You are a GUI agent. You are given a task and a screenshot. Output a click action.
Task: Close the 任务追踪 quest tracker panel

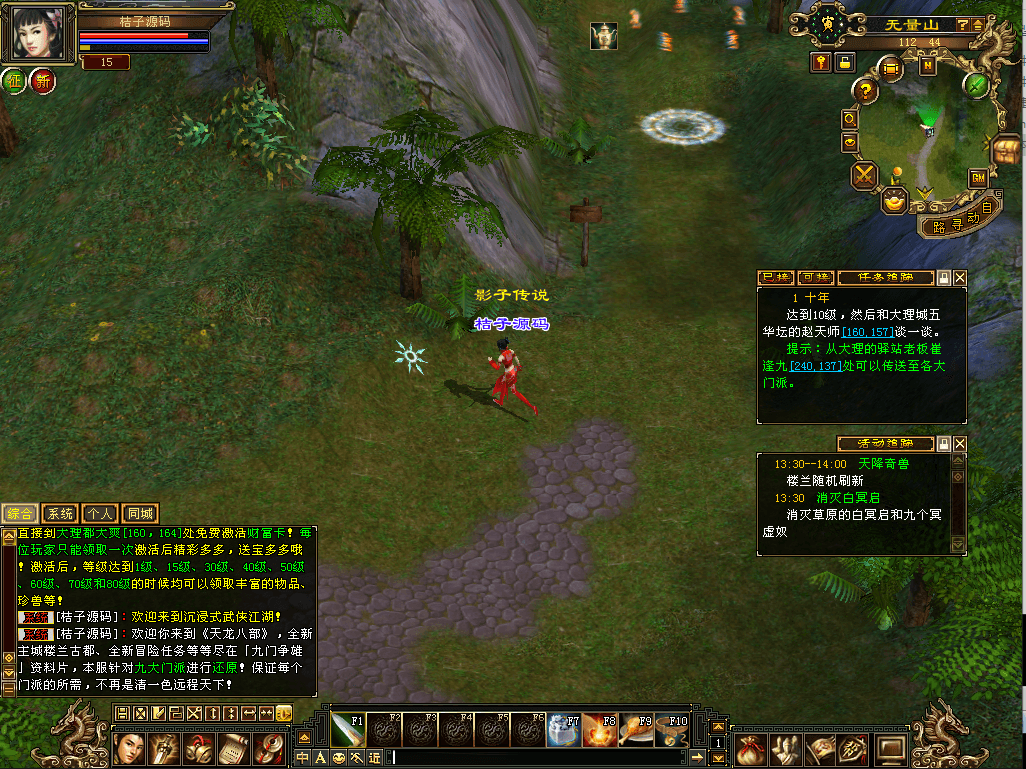tap(960, 277)
